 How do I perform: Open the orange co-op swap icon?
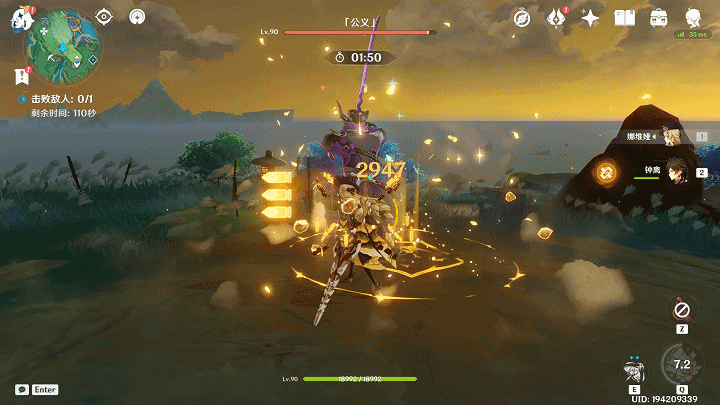pyautogui.click(x=605, y=173)
